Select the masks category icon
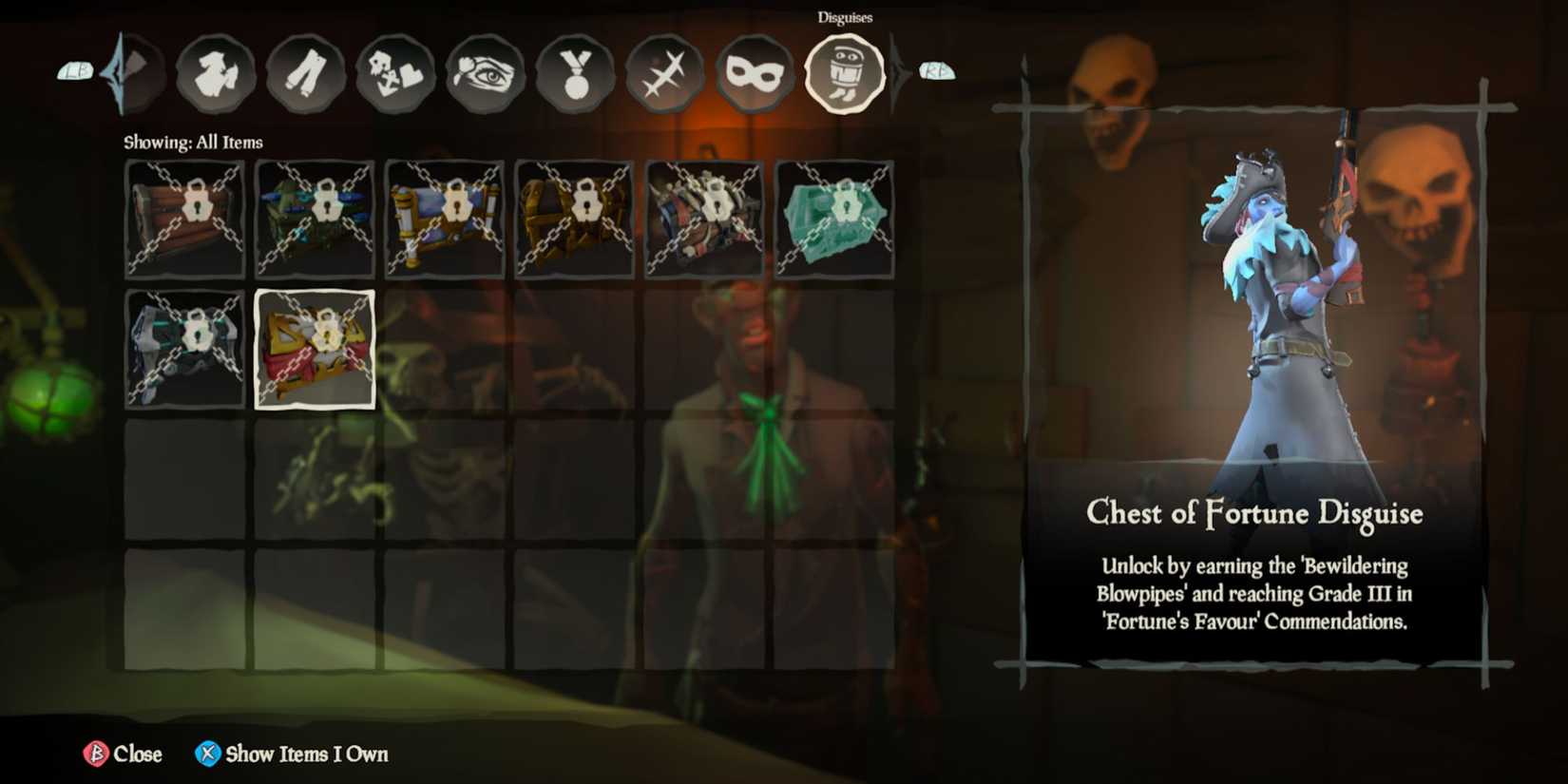 [754, 74]
